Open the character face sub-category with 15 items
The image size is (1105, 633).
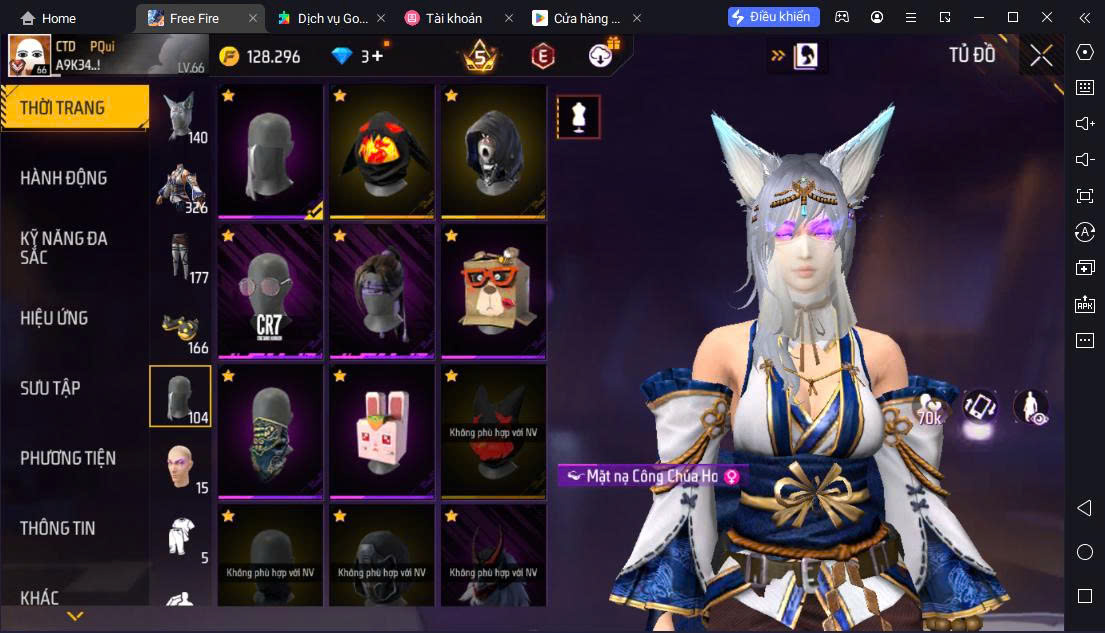(x=181, y=466)
